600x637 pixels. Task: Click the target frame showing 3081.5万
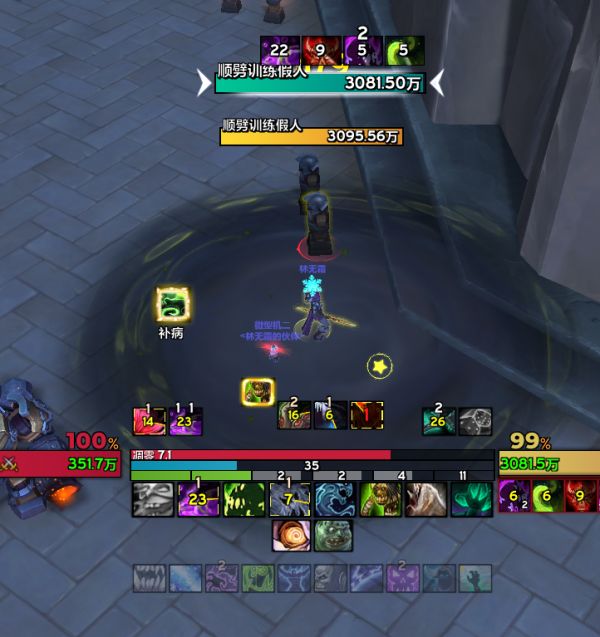point(548,463)
